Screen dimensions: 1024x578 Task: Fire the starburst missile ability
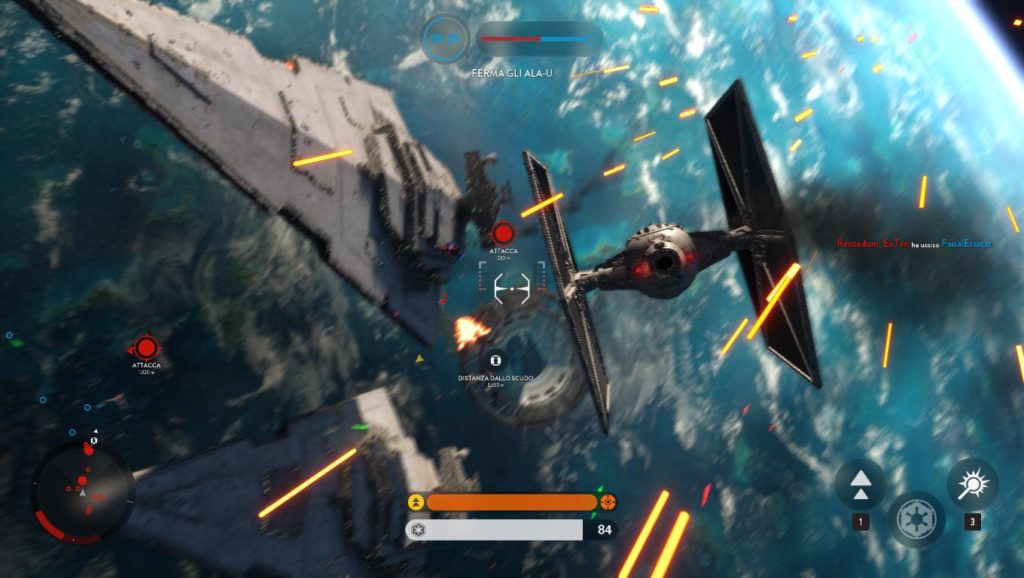coord(972,484)
